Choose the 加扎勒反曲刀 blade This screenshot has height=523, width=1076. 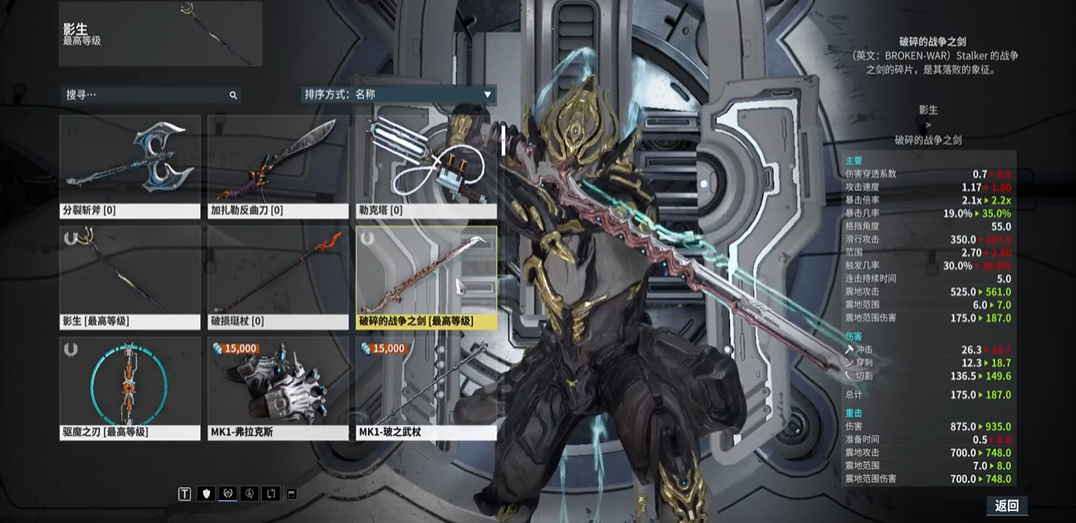click(278, 166)
